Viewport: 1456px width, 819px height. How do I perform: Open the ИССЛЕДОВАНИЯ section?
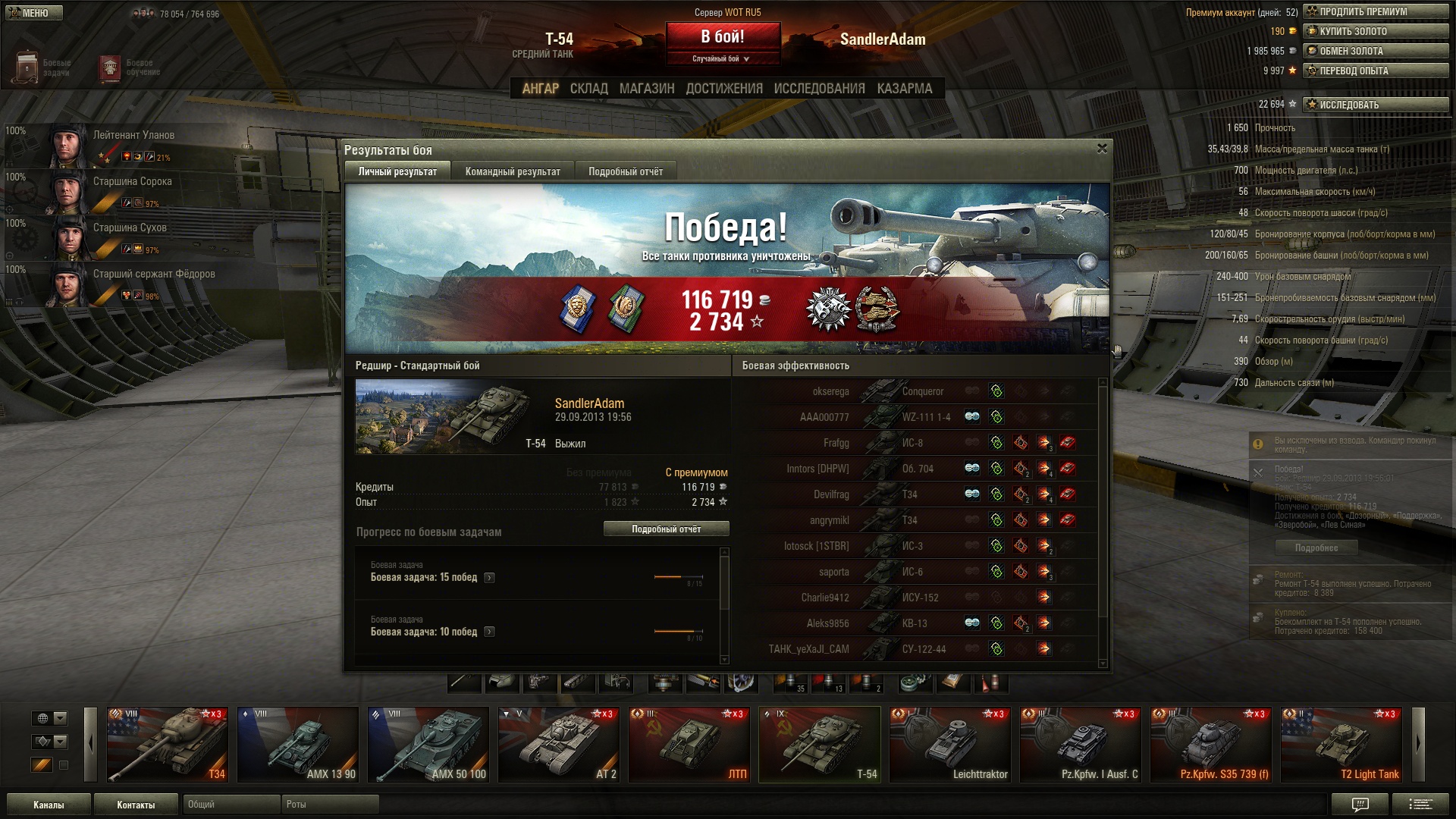[x=819, y=89]
